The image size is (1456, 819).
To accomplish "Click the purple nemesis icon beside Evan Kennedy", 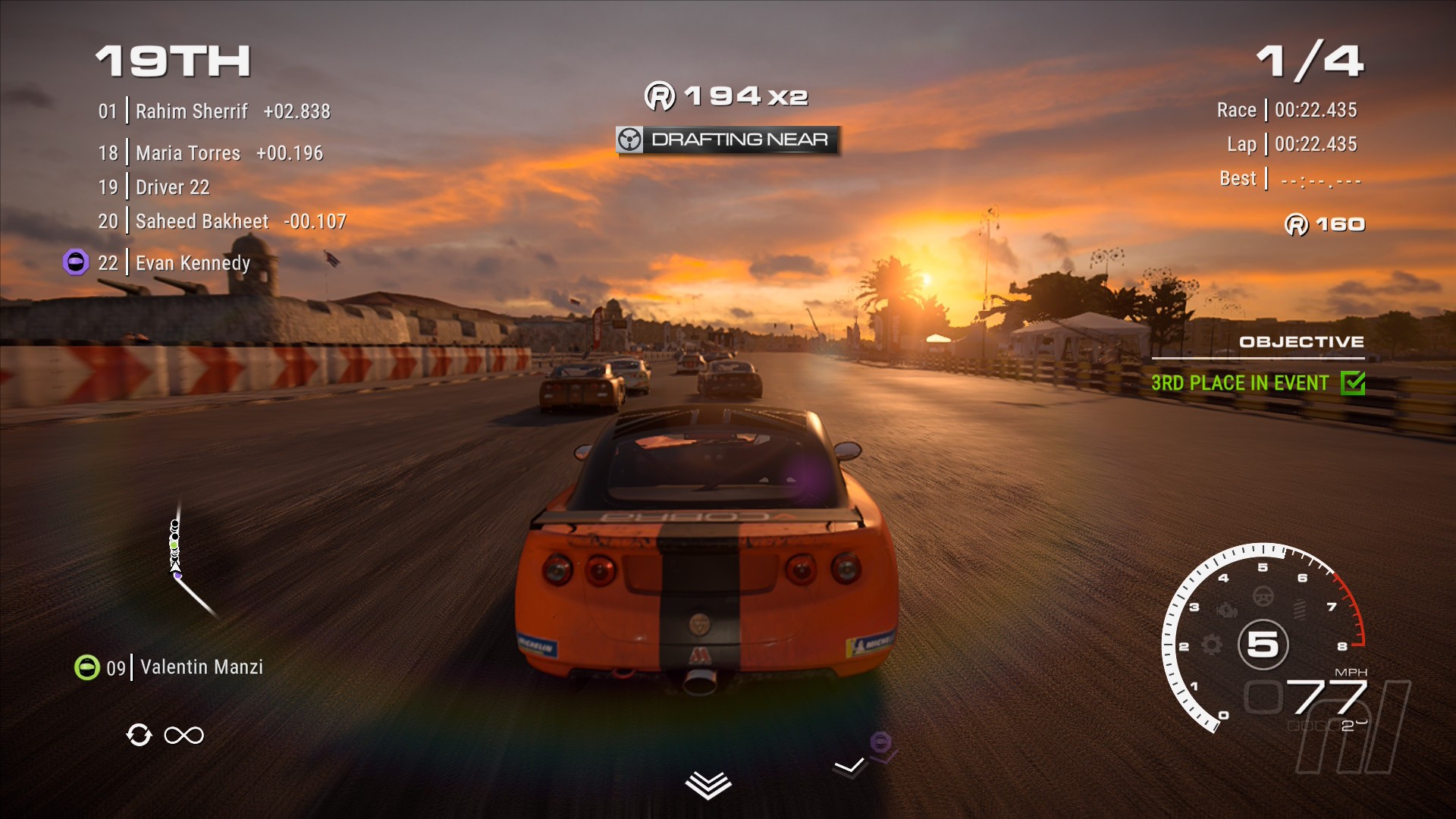I will 76,262.
